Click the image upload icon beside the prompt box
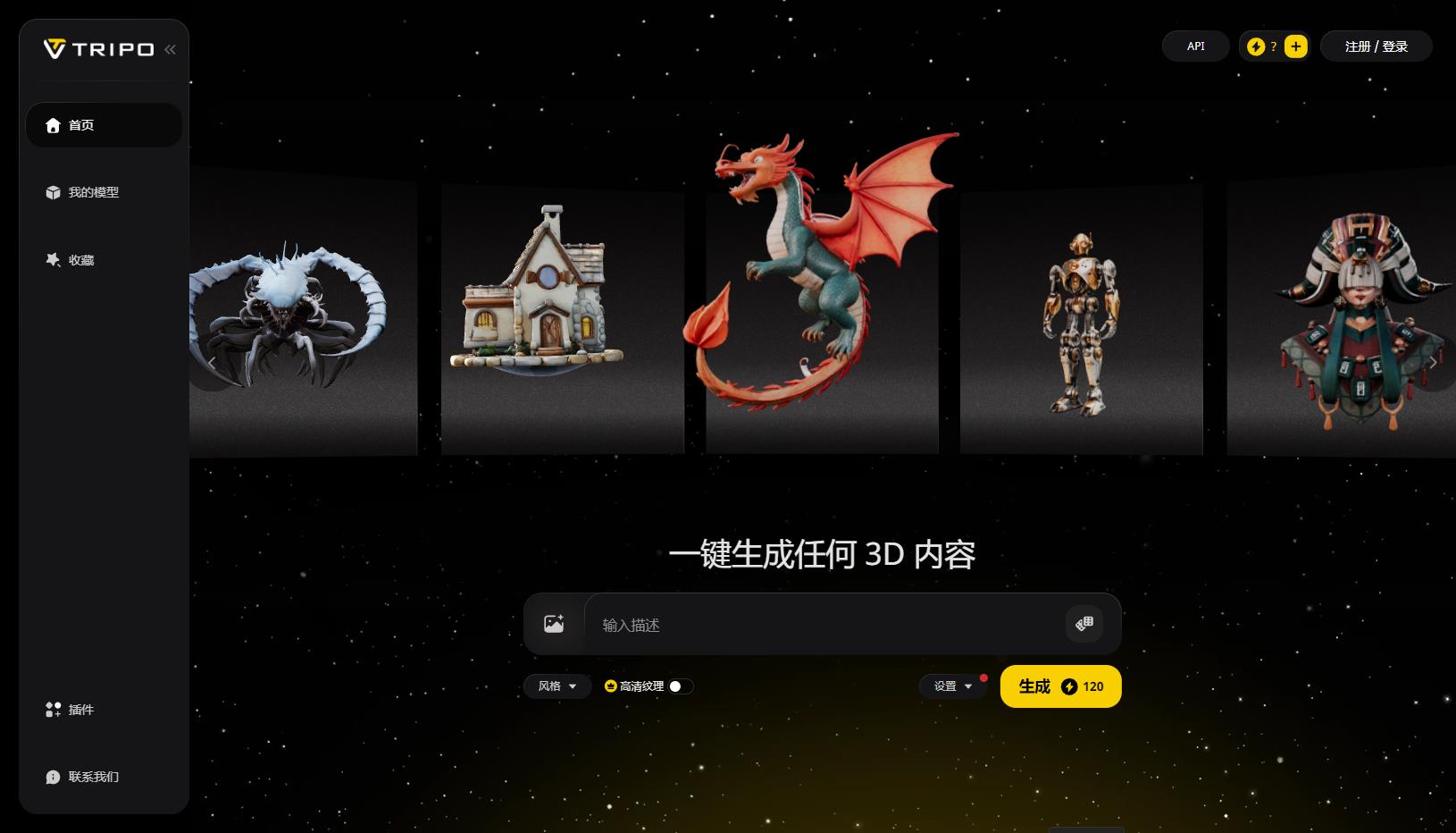Viewport: 1456px width, 833px height. [553, 623]
